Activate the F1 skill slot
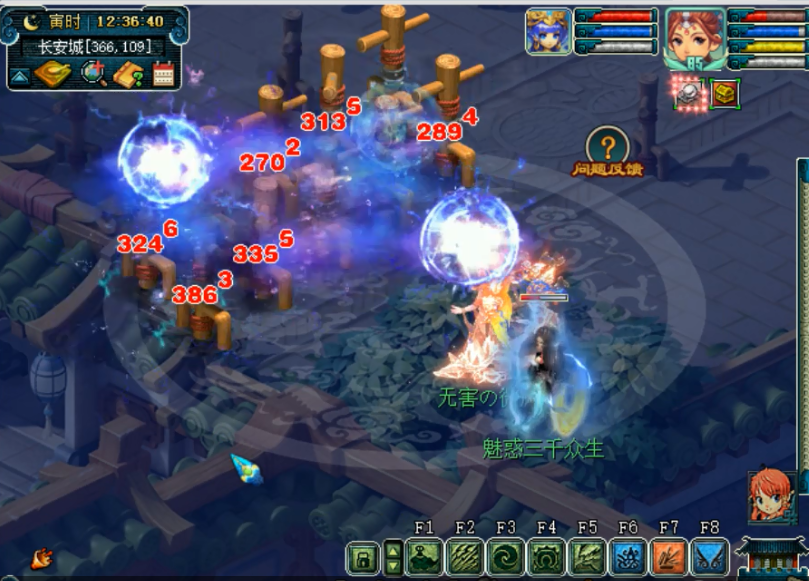Image resolution: width=809 pixels, height=581 pixels. click(x=424, y=557)
